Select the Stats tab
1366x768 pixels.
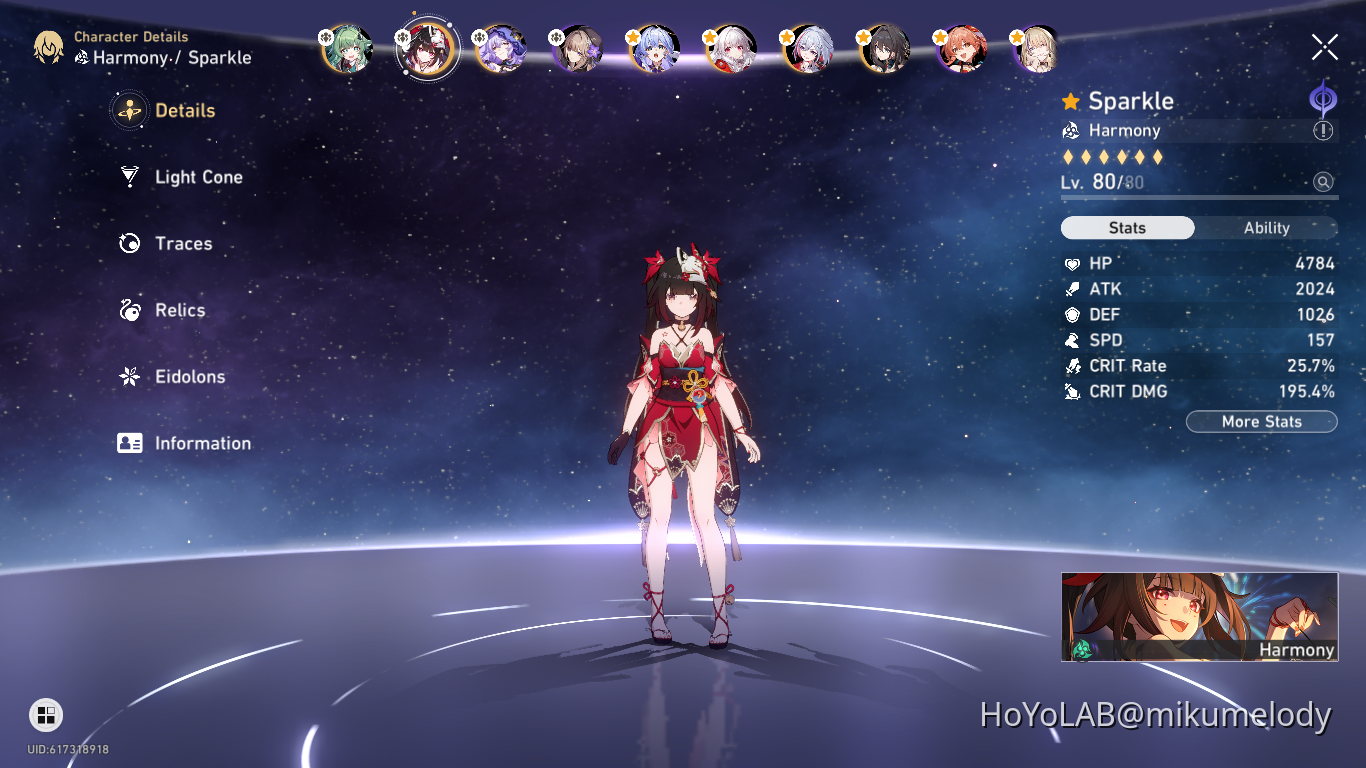pos(1127,228)
